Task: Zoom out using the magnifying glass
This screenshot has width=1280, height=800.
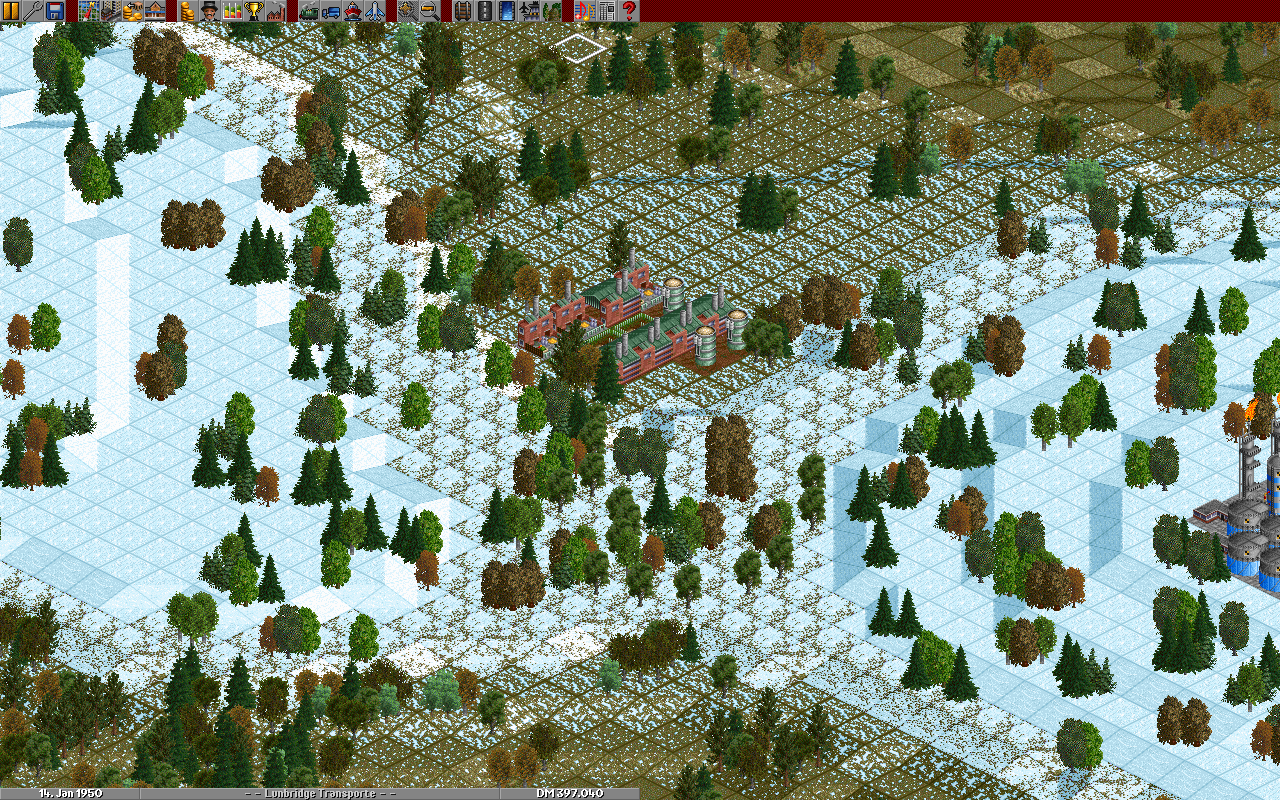Action: click(x=429, y=11)
